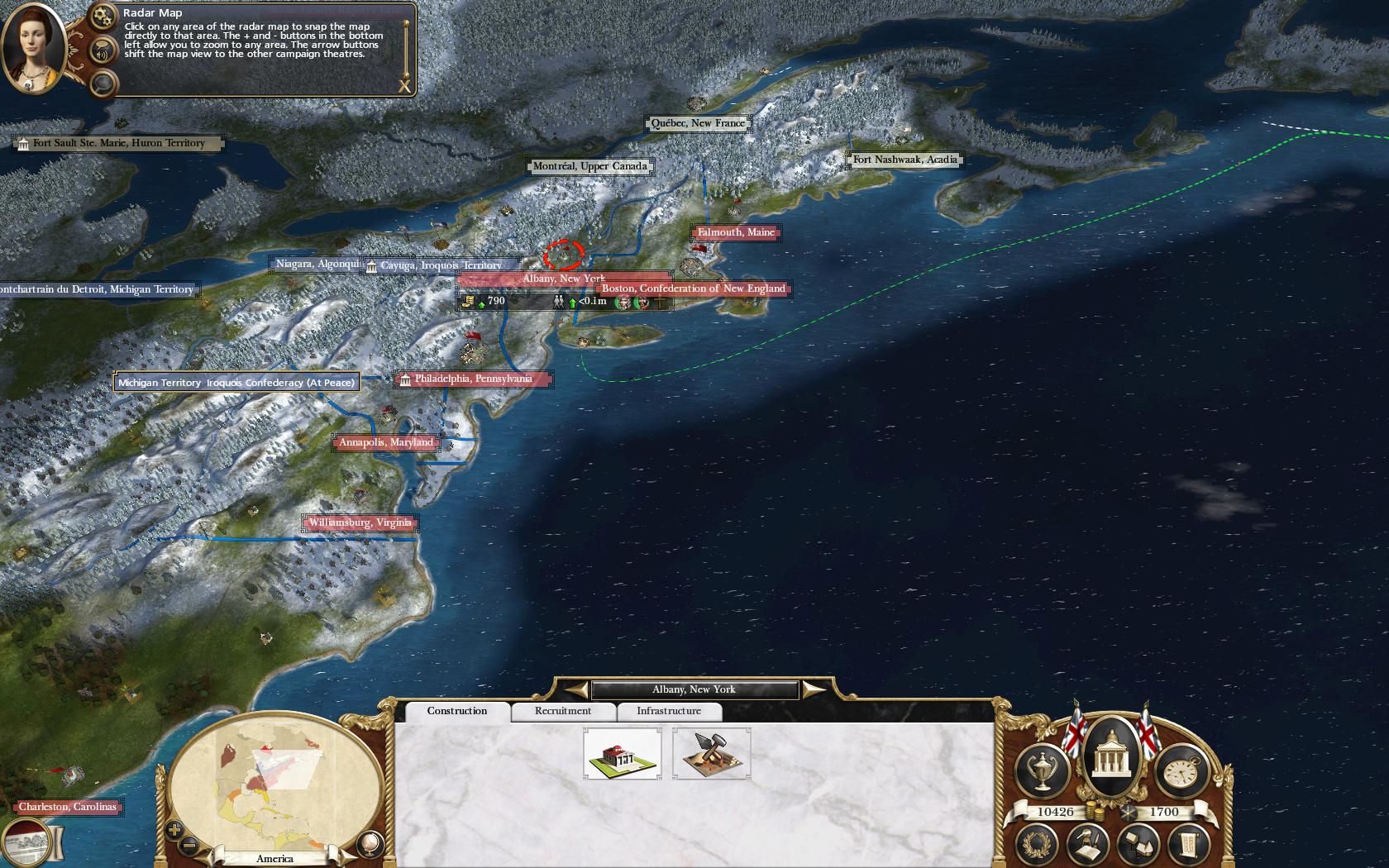Go to next settlement with right arrow
The image size is (1389, 868).
point(812,689)
